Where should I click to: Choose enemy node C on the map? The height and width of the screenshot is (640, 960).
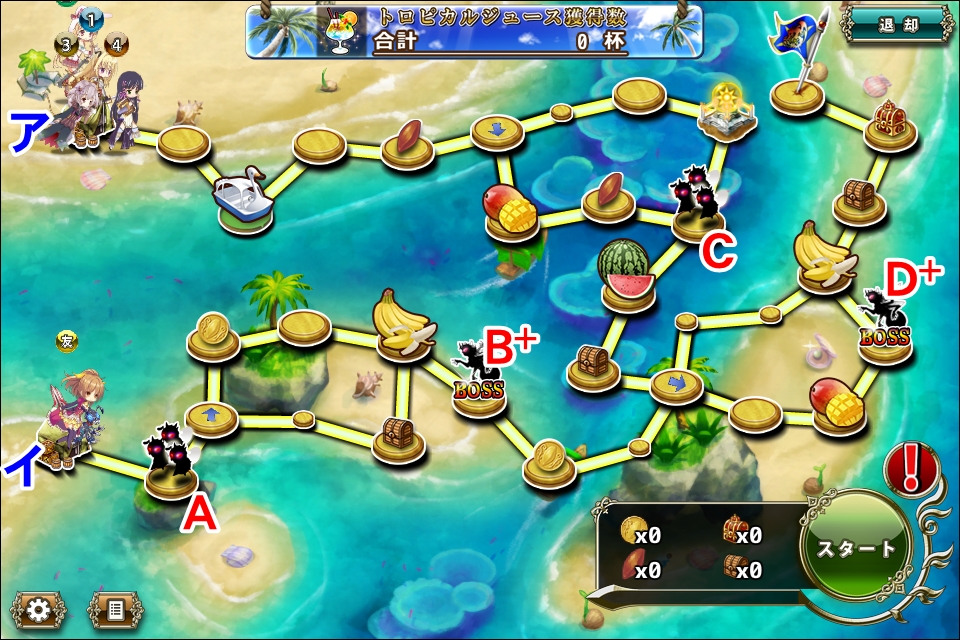point(697,205)
